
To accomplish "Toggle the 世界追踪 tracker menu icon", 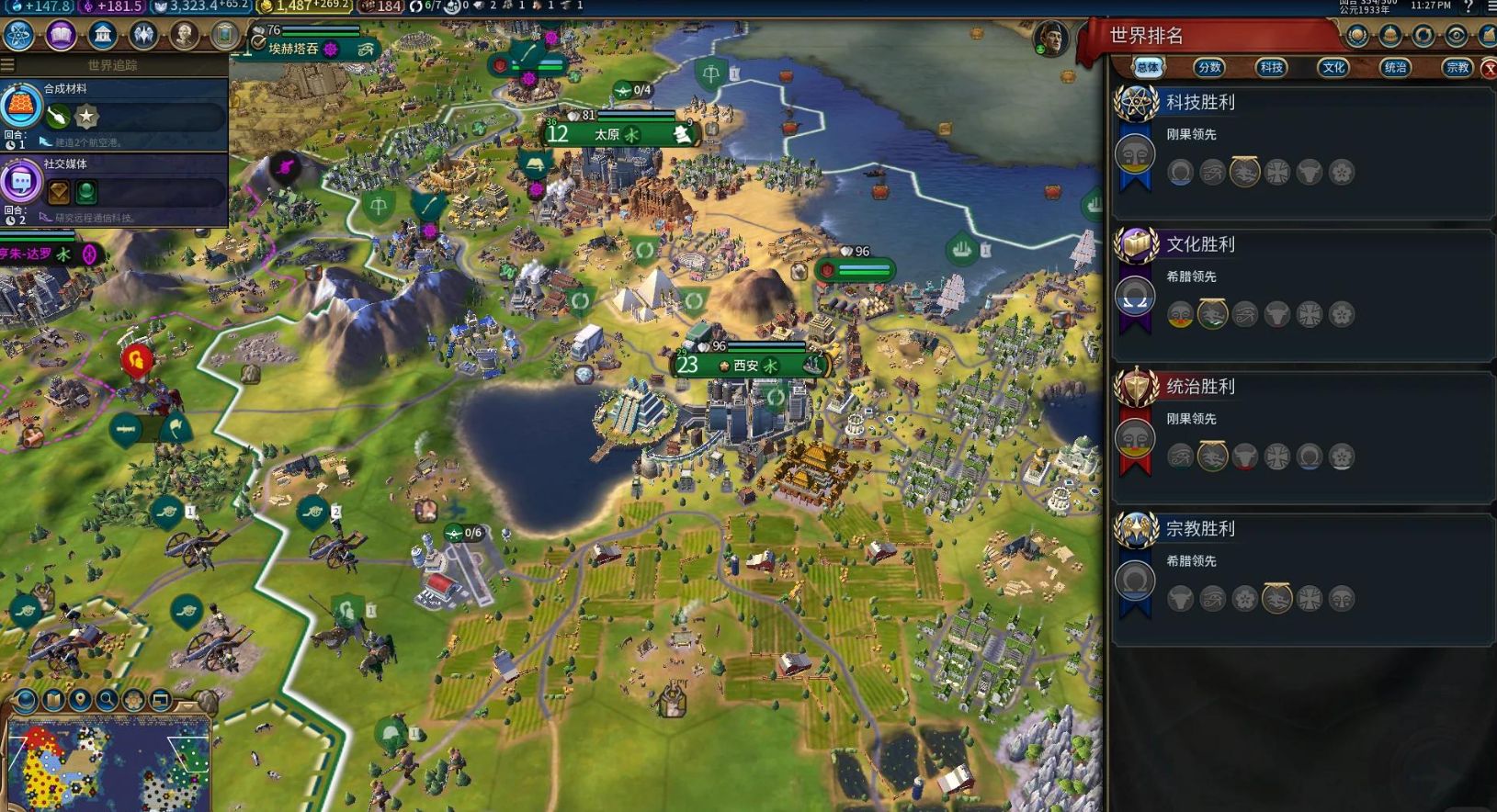I will point(8,65).
